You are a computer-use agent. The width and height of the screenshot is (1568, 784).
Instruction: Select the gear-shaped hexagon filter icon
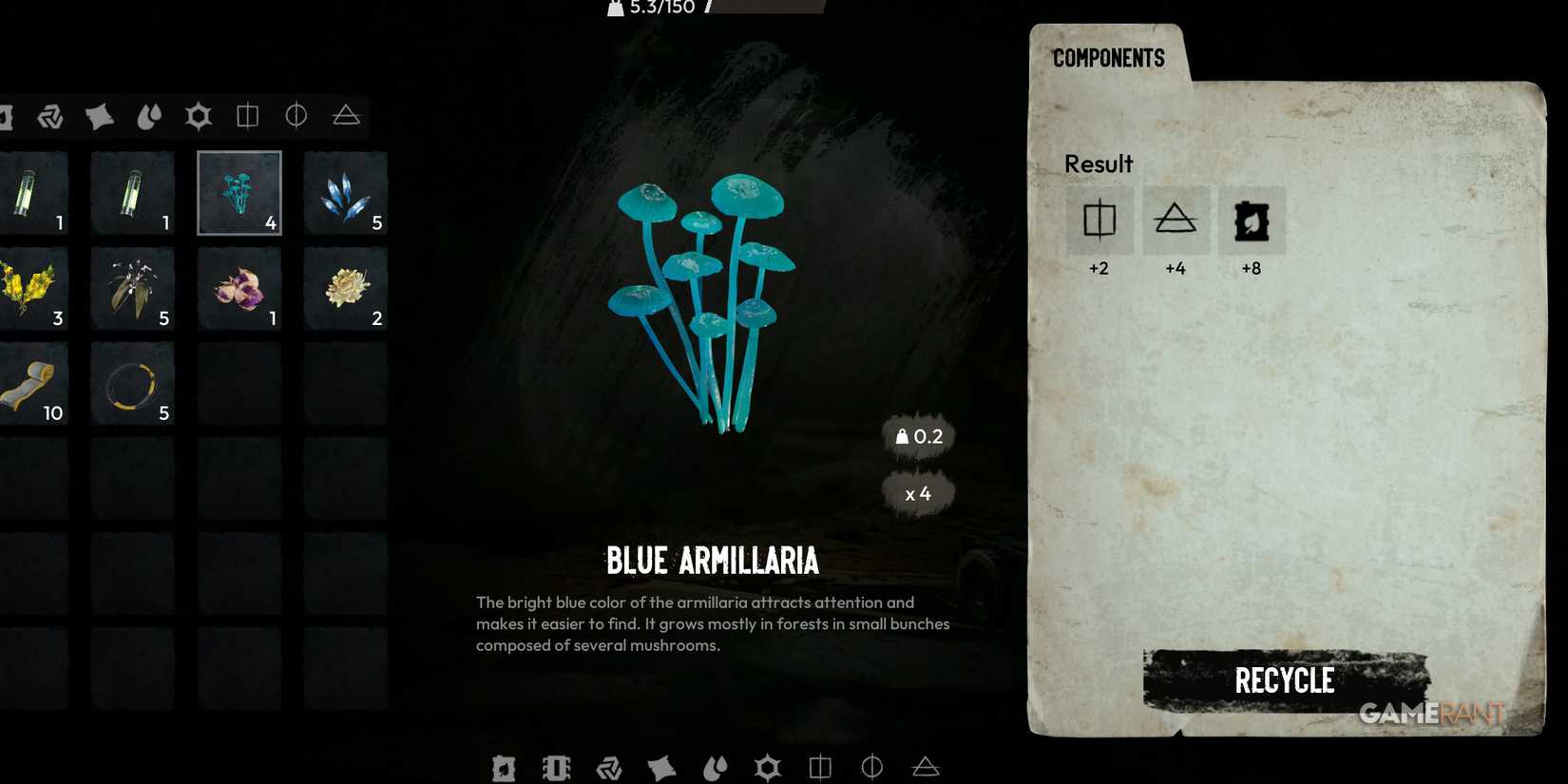(198, 116)
